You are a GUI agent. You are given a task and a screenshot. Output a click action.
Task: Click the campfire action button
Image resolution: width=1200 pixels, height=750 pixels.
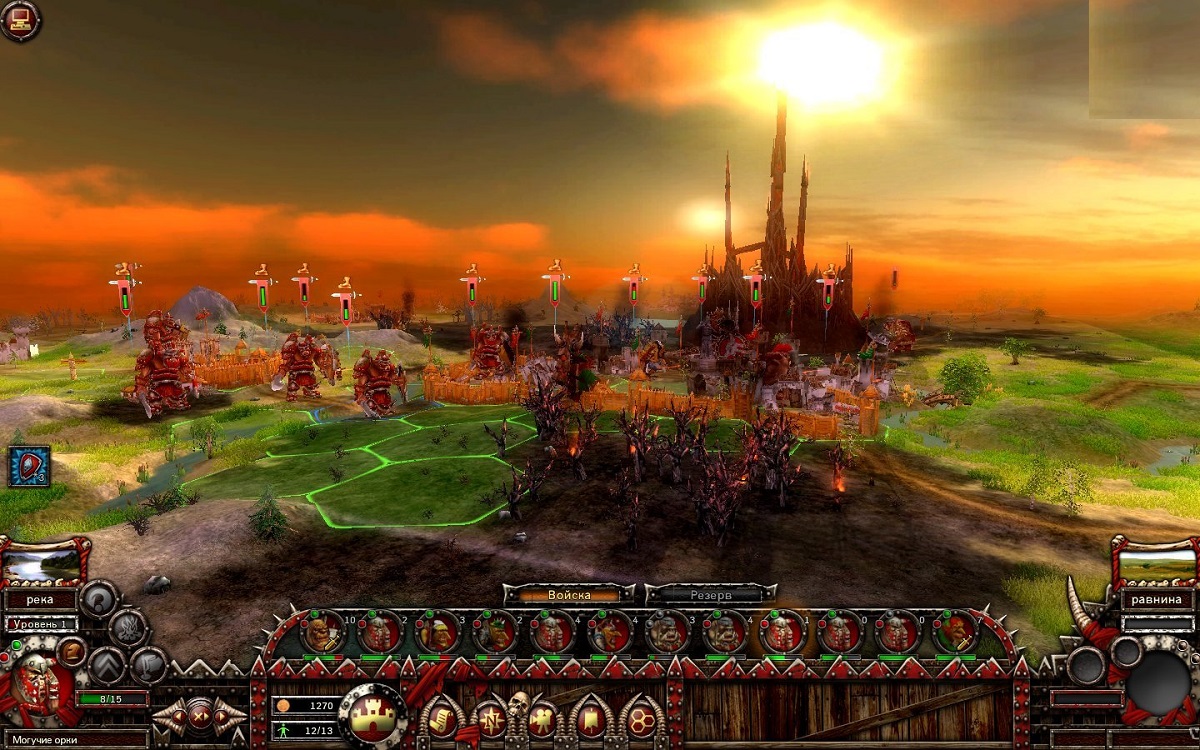point(128,628)
